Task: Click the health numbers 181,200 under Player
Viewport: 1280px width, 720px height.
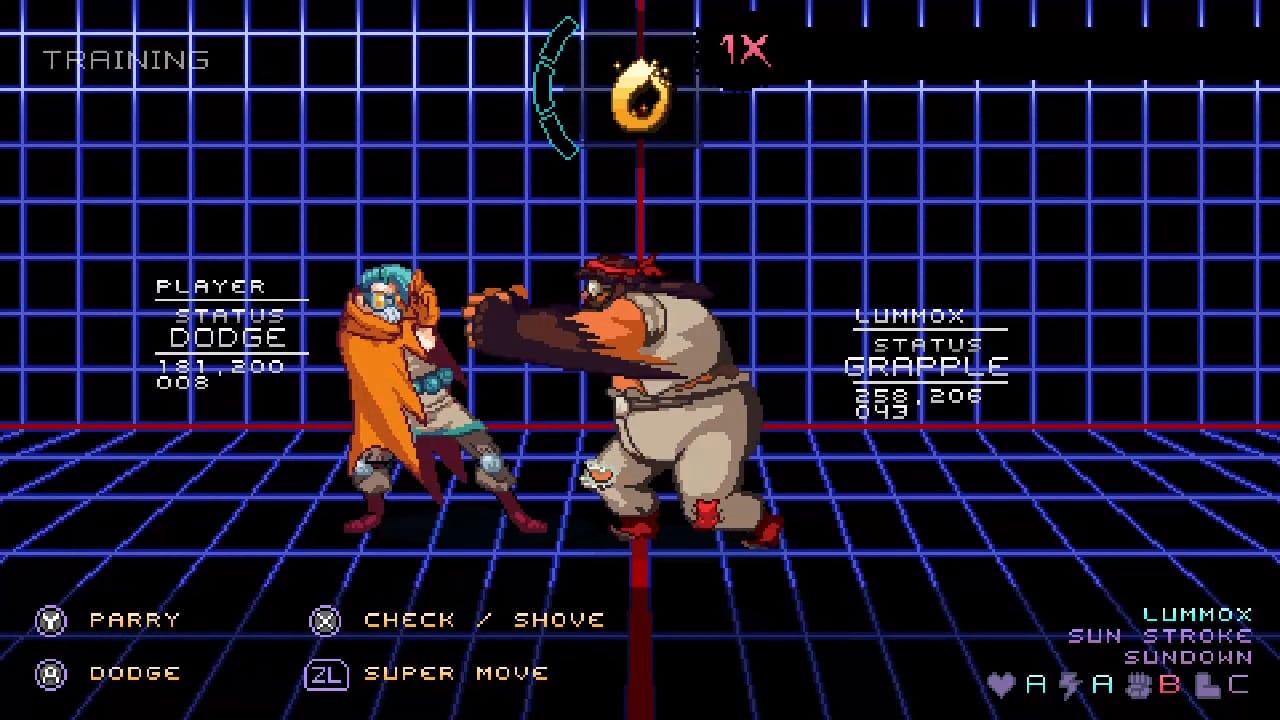Action: pyautogui.click(x=218, y=366)
